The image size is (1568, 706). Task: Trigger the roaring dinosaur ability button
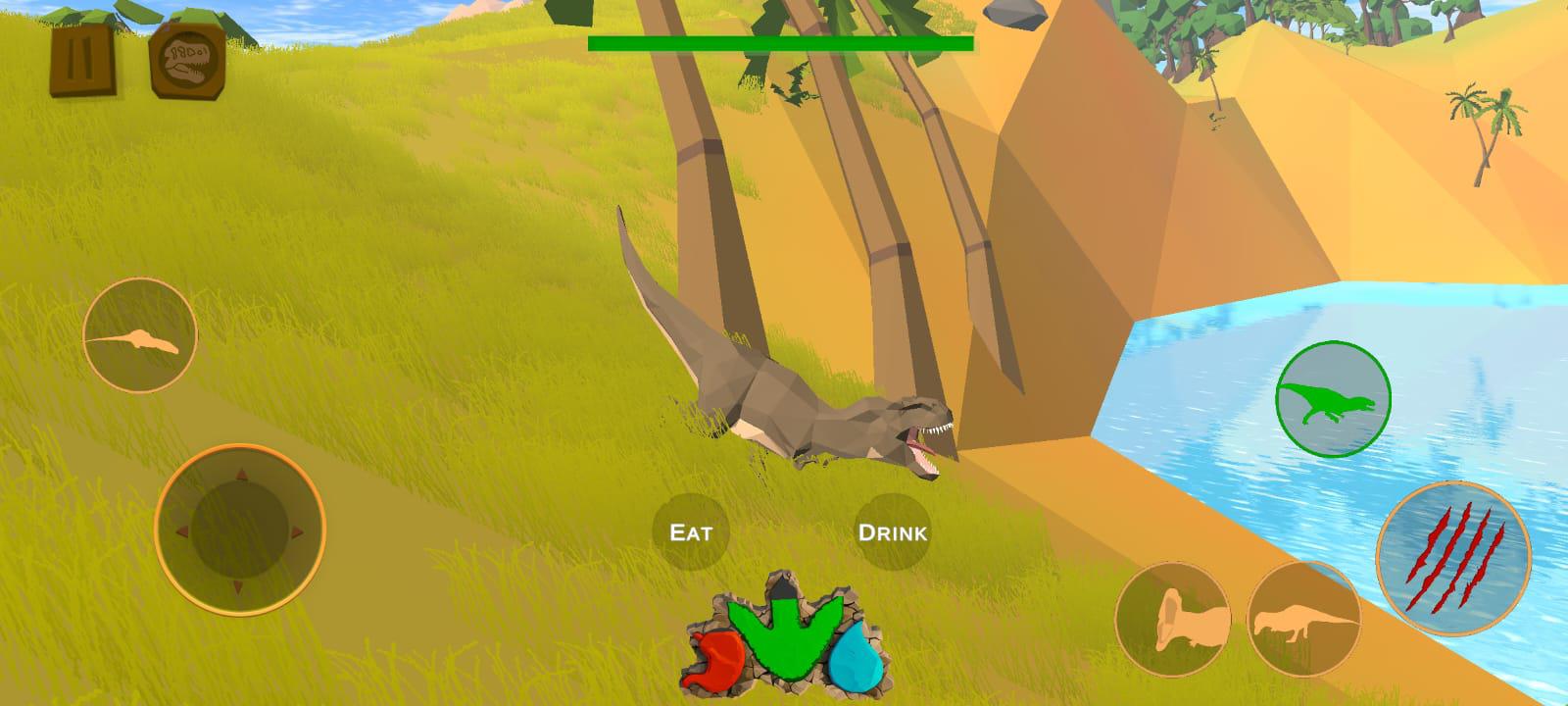click(x=1303, y=619)
